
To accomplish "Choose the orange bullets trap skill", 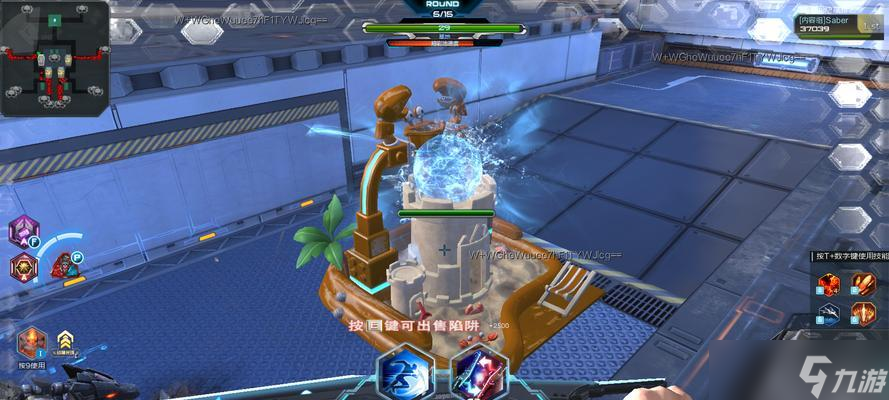I will click(862, 287).
